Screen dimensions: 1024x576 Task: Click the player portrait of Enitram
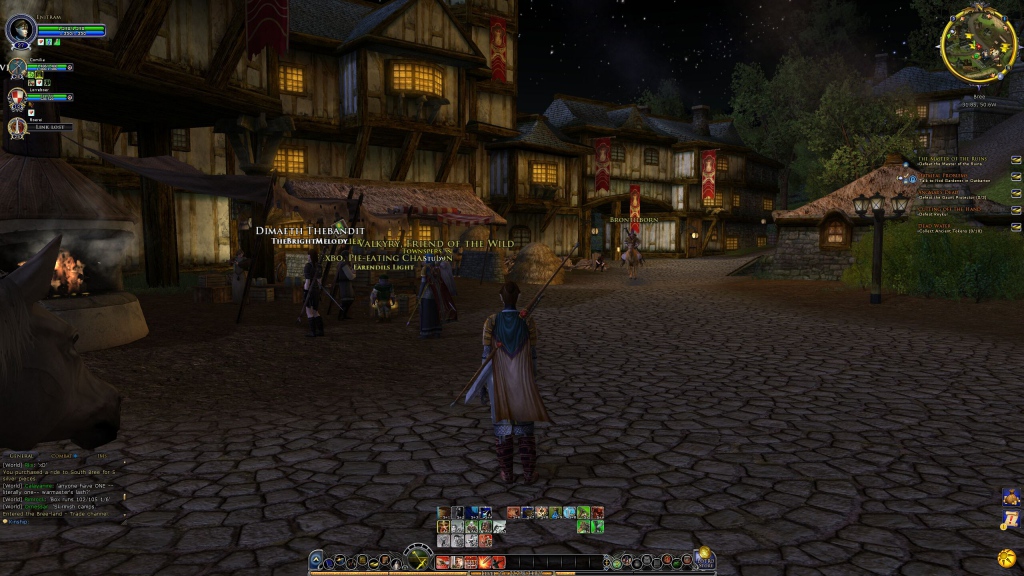click(20, 30)
